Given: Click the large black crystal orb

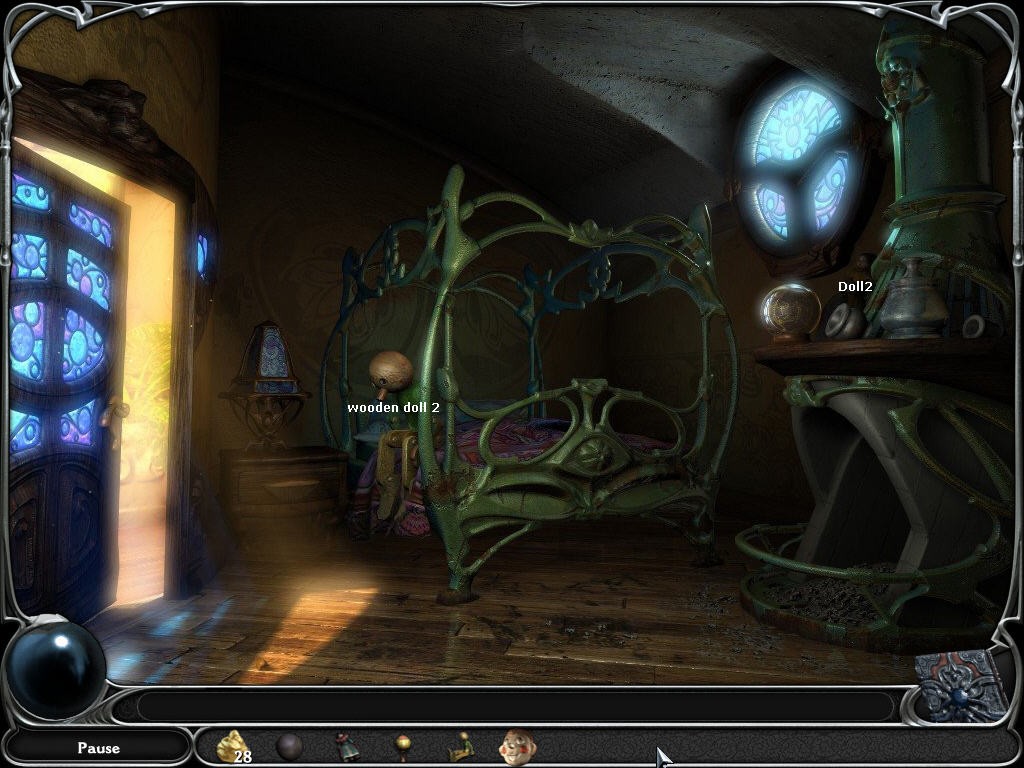Looking at the screenshot, I should pyautogui.click(x=55, y=669).
